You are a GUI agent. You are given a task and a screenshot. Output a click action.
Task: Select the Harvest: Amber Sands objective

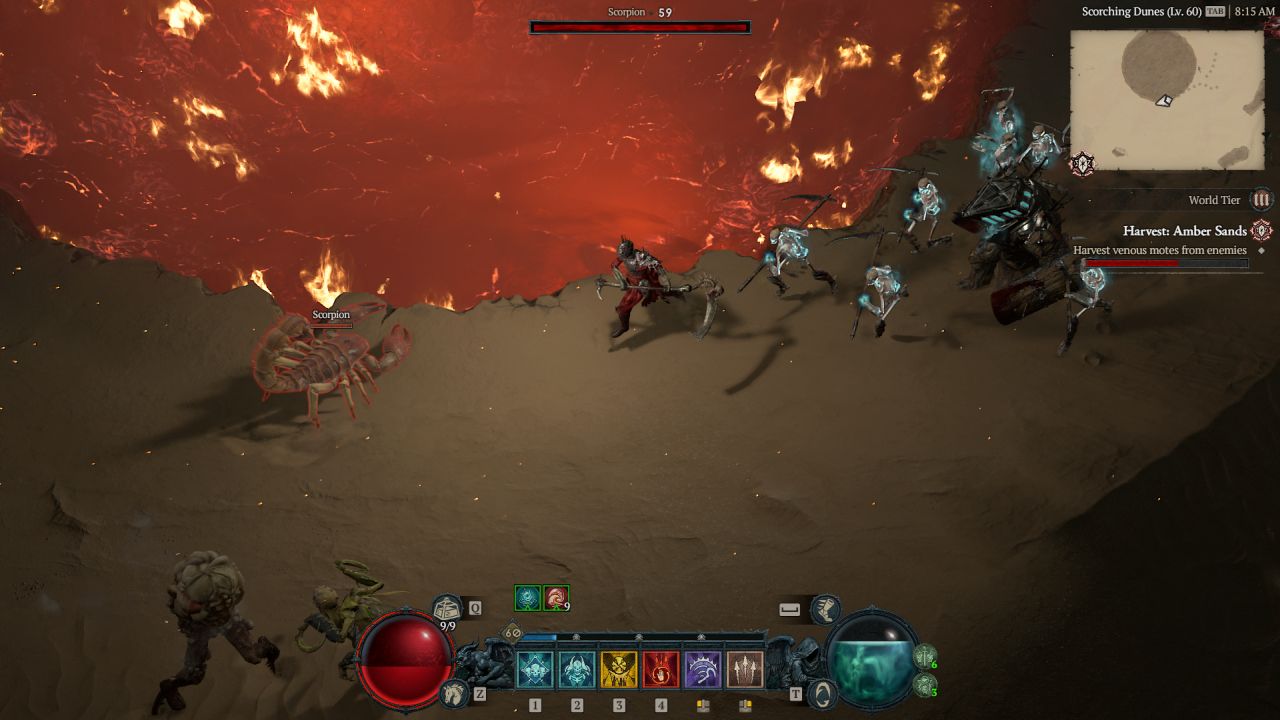point(1184,231)
